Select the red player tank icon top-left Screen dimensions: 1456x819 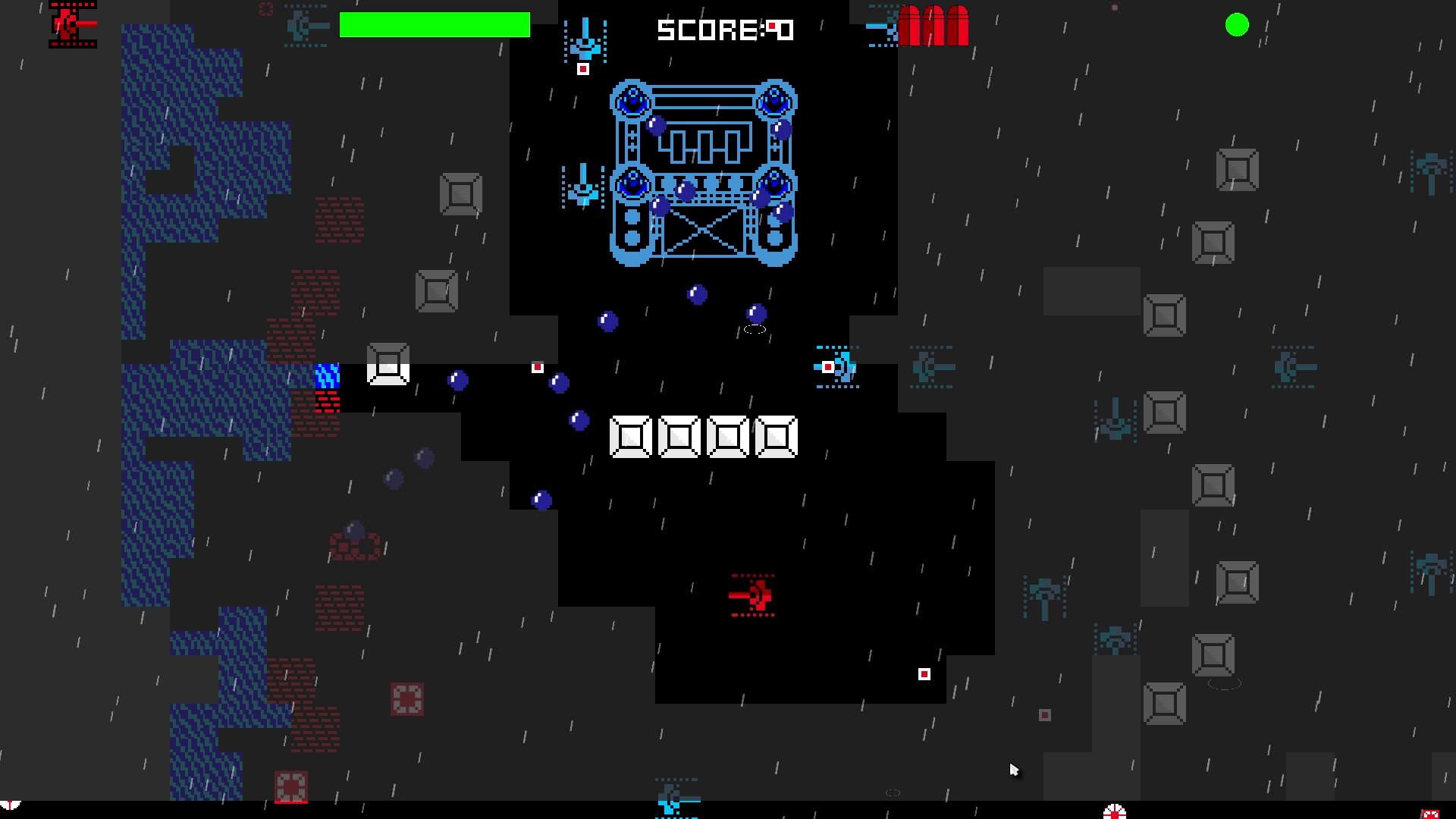coord(72,24)
